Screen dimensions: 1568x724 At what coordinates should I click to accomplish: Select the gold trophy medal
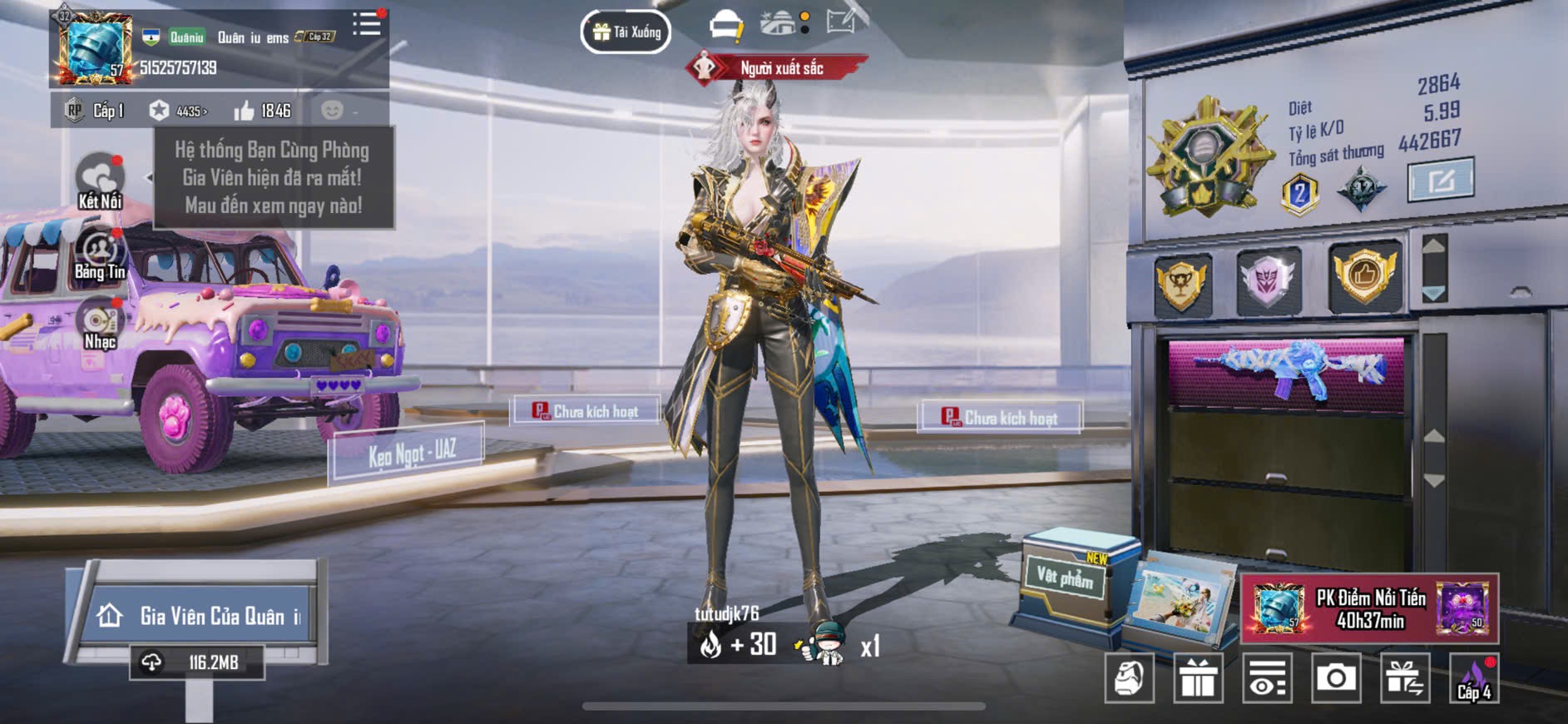tap(1181, 281)
